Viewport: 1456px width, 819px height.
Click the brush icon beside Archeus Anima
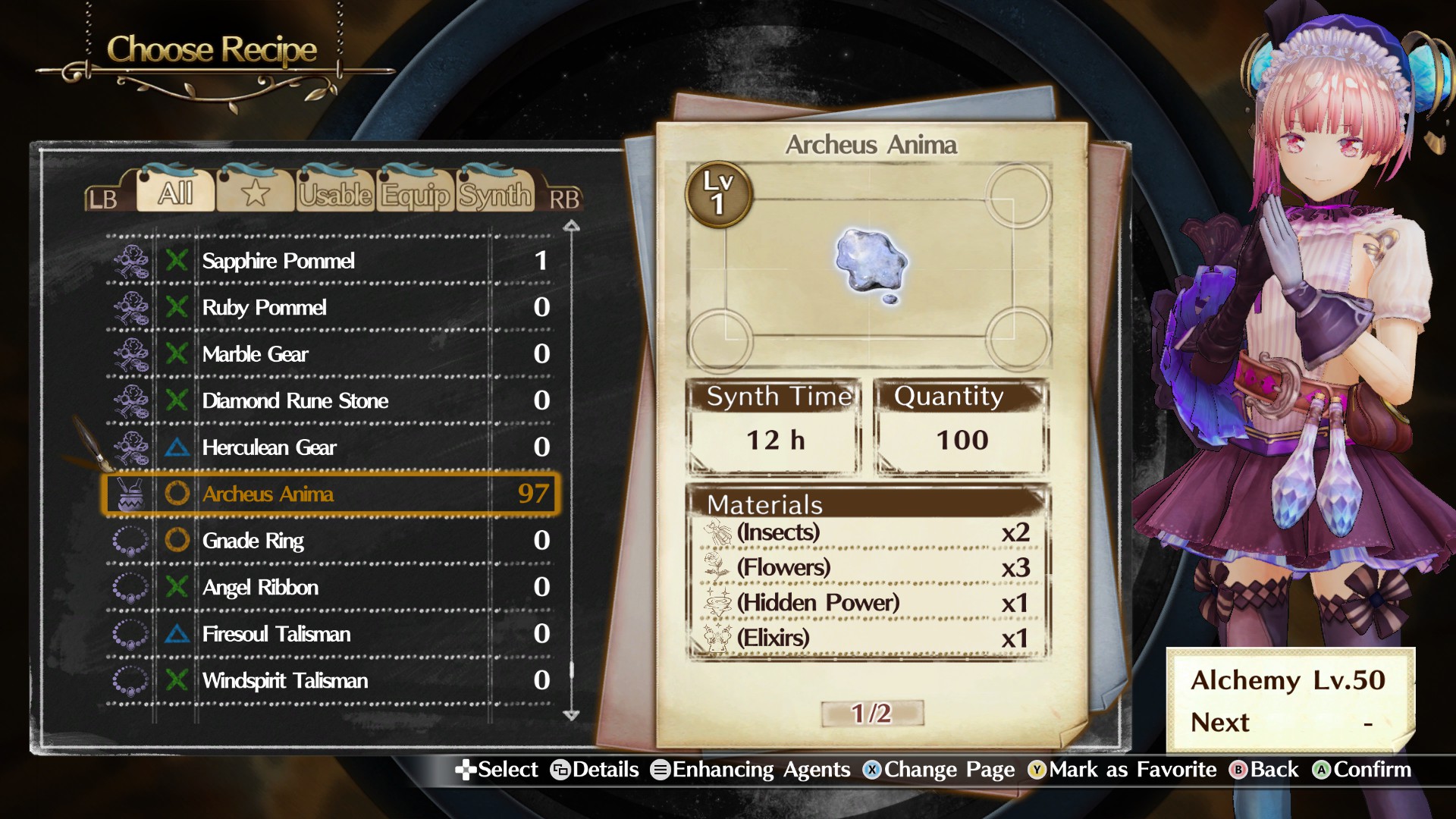click(x=133, y=494)
